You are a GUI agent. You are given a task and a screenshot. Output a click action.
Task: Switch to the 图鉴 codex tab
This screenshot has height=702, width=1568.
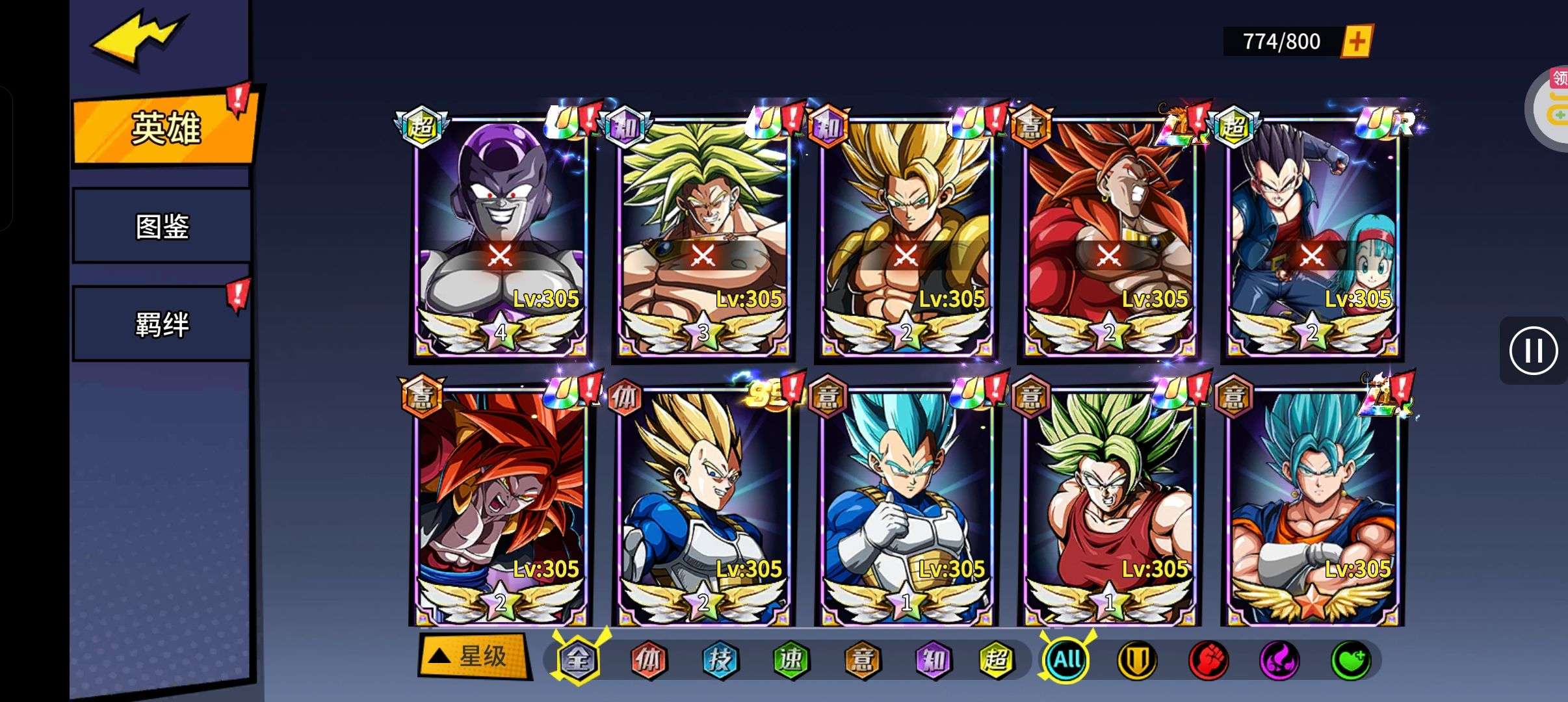[x=162, y=226]
